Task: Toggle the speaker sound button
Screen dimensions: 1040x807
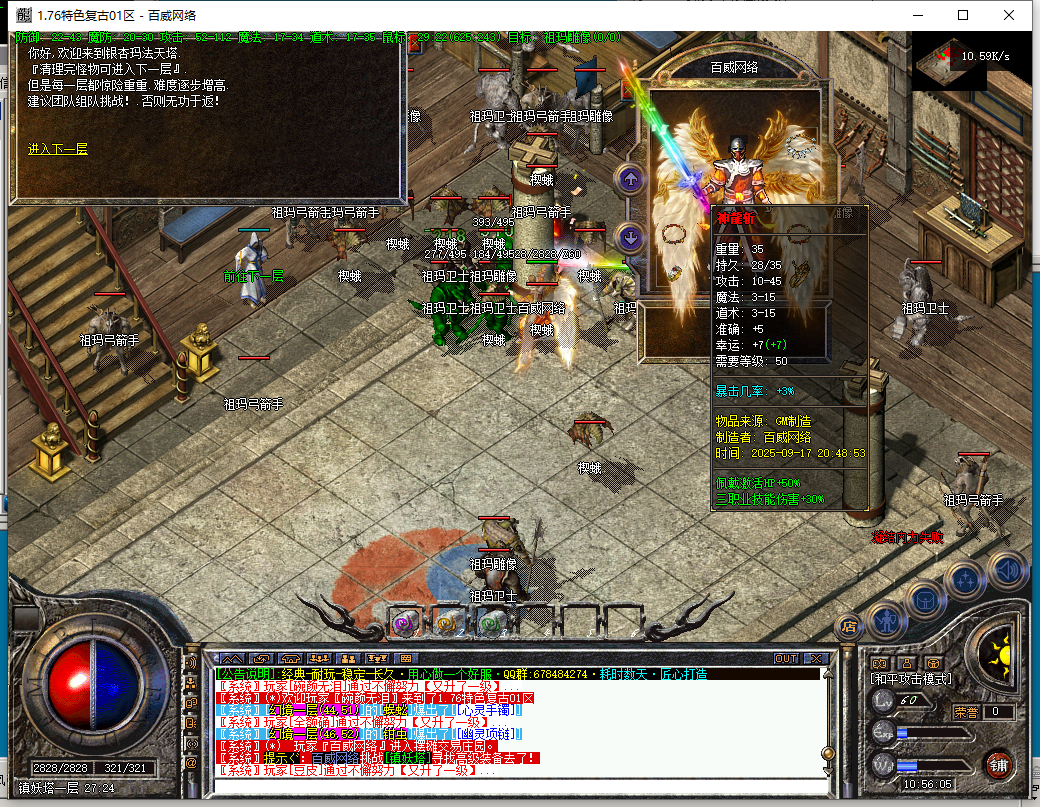Action: pyautogui.click(x=1008, y=569)
